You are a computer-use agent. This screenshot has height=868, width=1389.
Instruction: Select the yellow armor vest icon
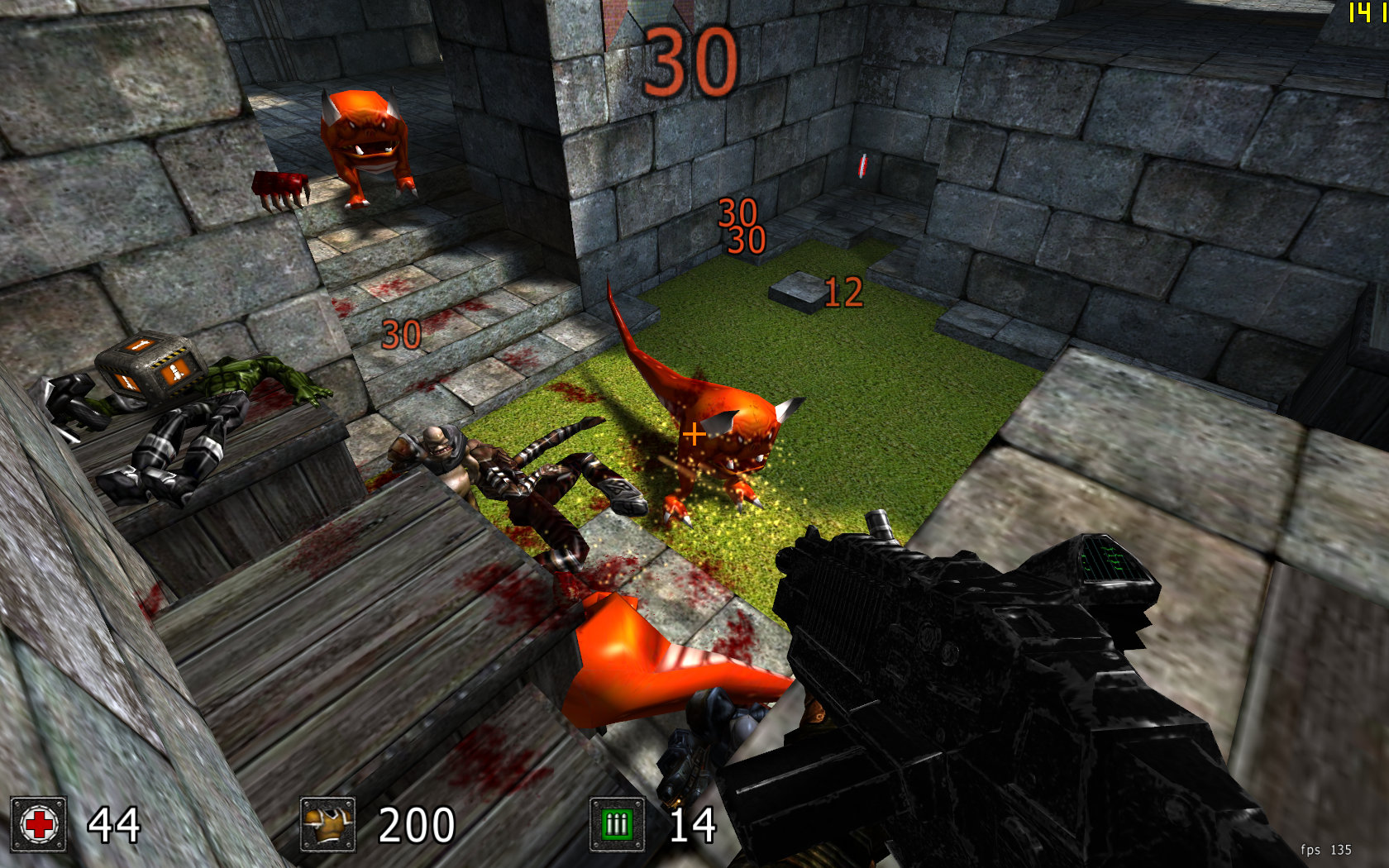click(327, 824)
